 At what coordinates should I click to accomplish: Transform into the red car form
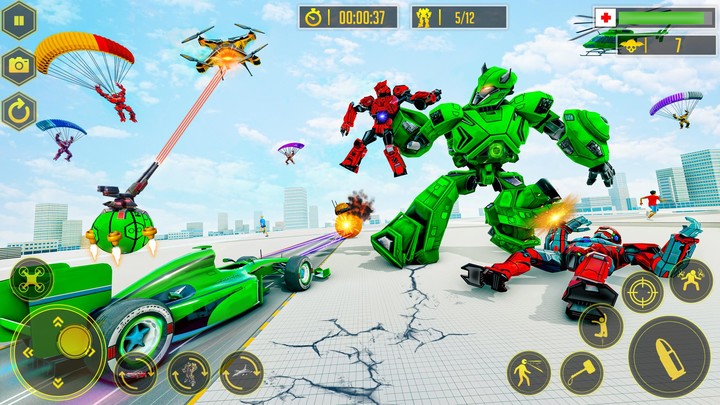pos(136,373)
